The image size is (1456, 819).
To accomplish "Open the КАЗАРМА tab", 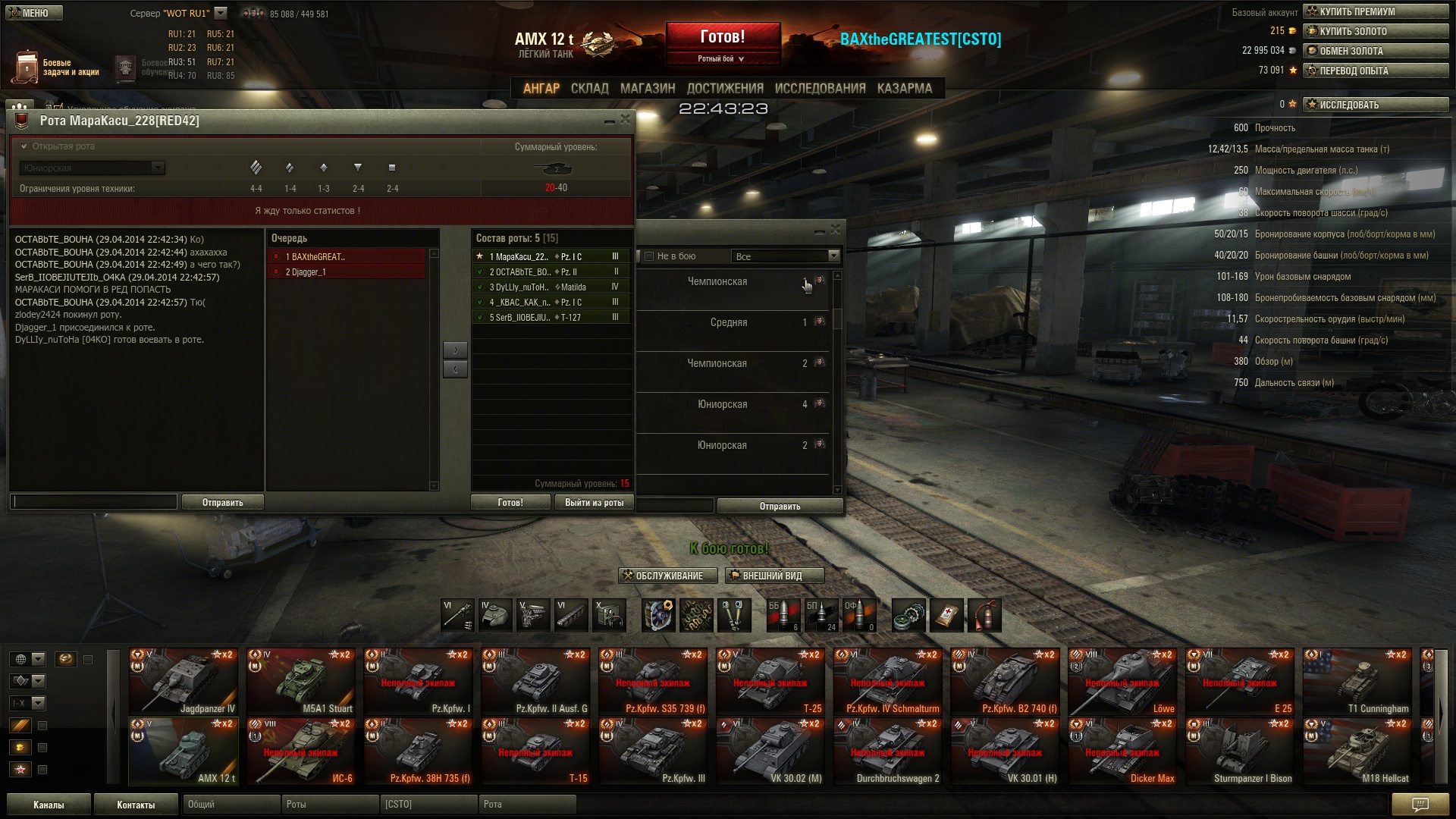I will pos(904,89).
